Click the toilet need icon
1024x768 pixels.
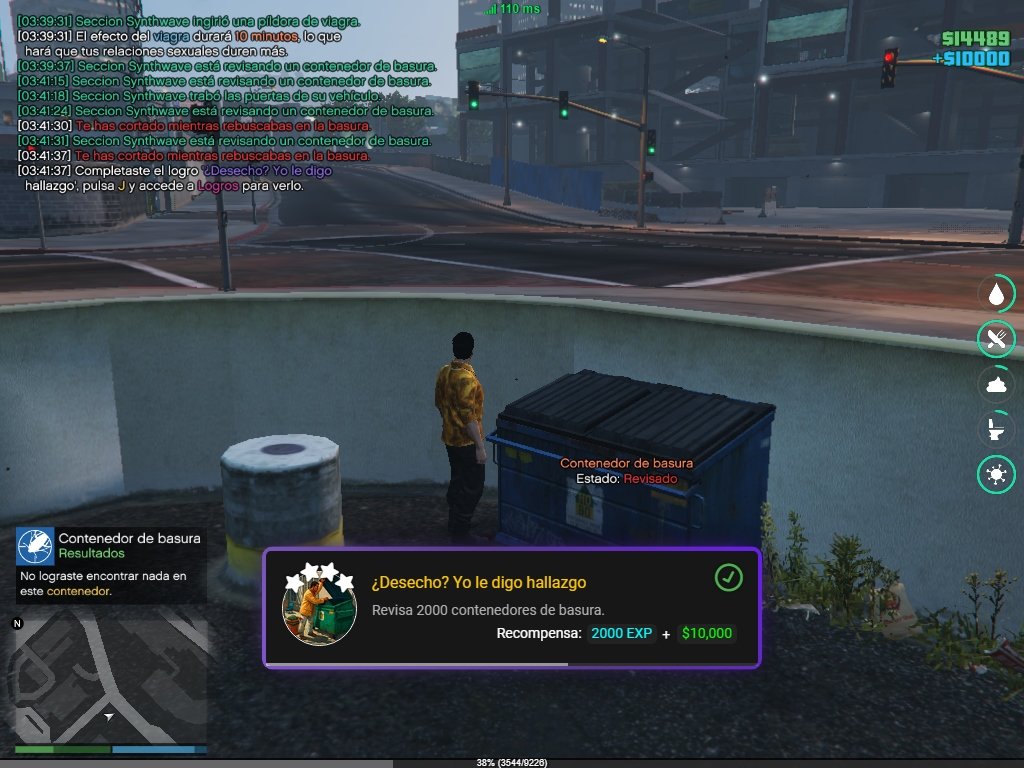[996, 429]
